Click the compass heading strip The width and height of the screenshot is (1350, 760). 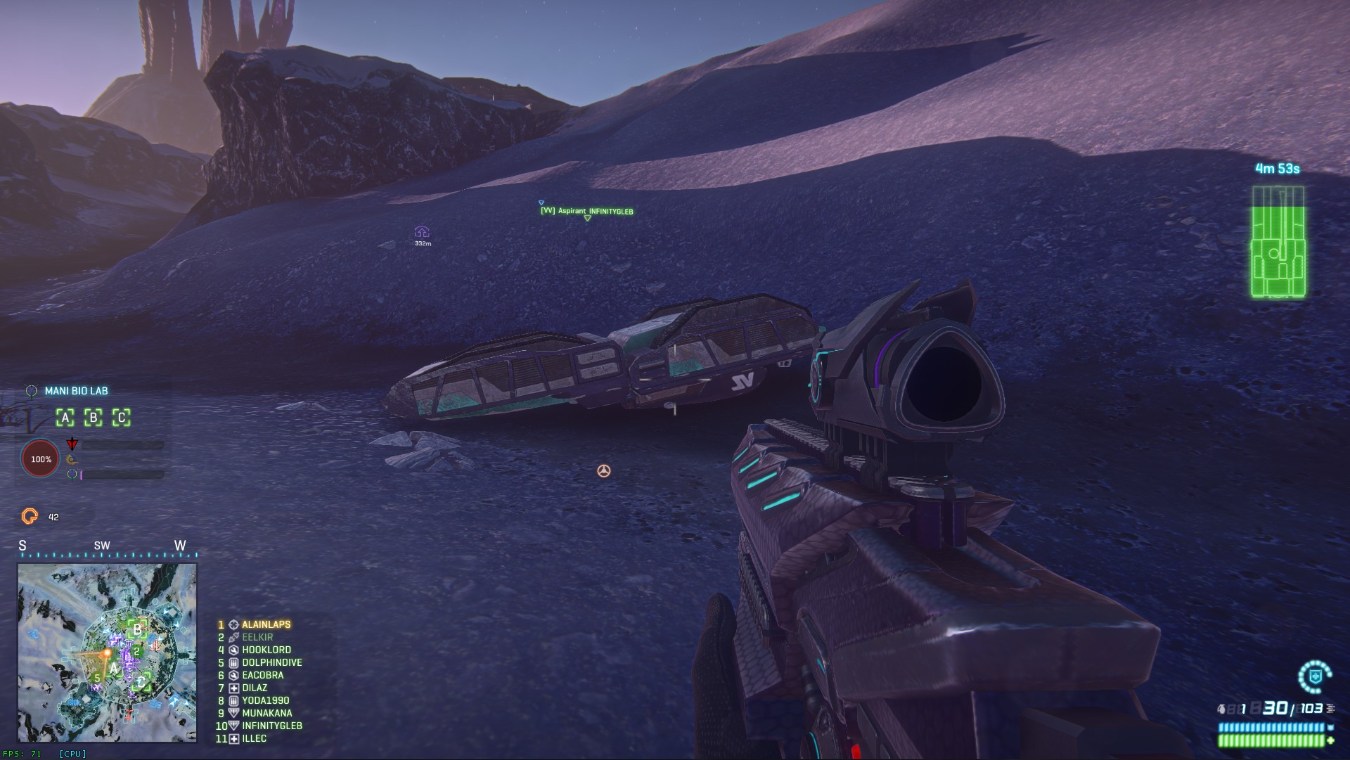[x=107, y=547]
